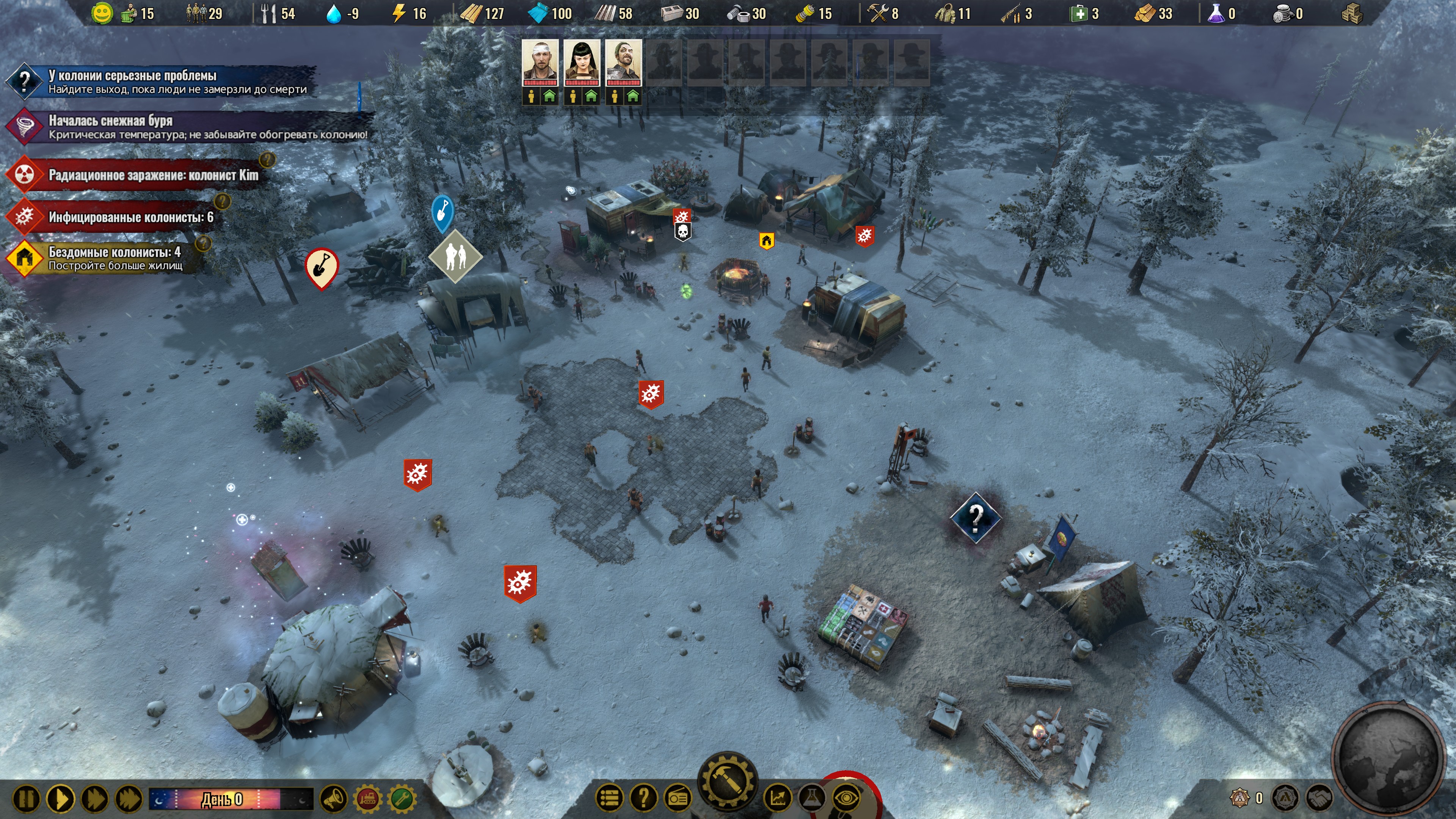Click the globe world map
The height and width of the screenshot is (819, 1456).
[x=1388, y=758]
